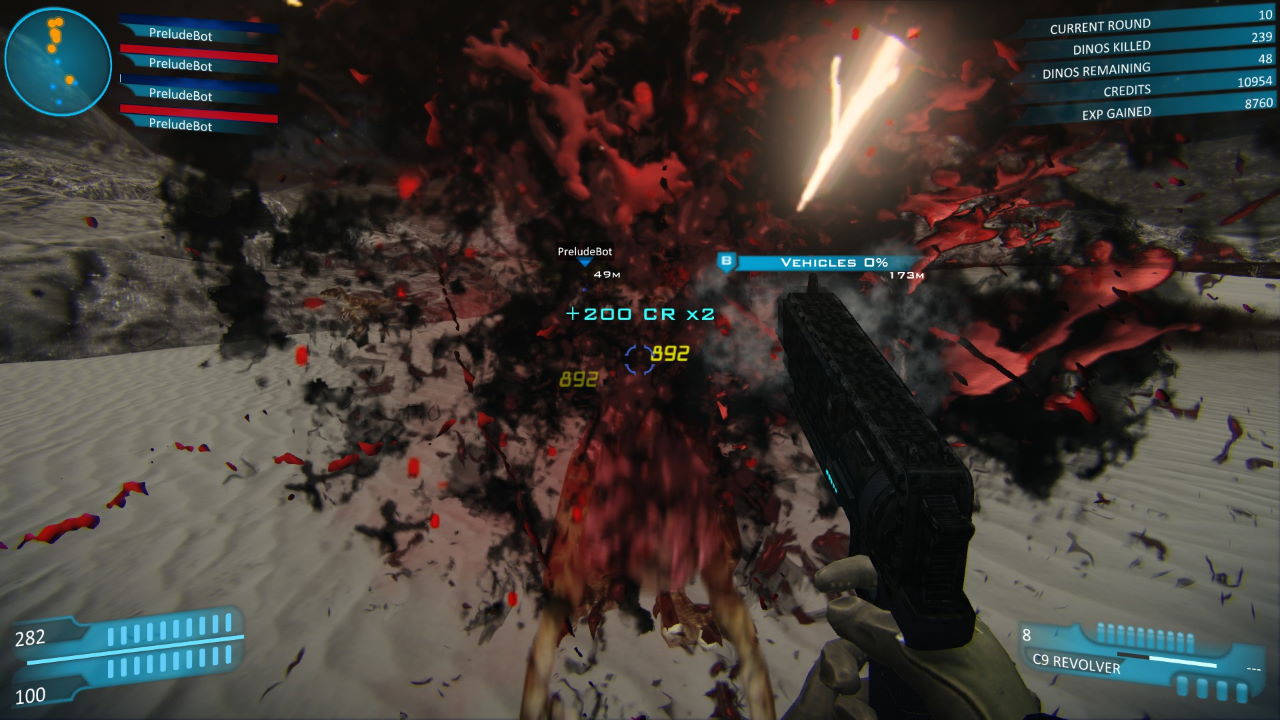Screen dimensions: 1280x720
Task: Click the circular radar minimap
Action: pos(57,61)
